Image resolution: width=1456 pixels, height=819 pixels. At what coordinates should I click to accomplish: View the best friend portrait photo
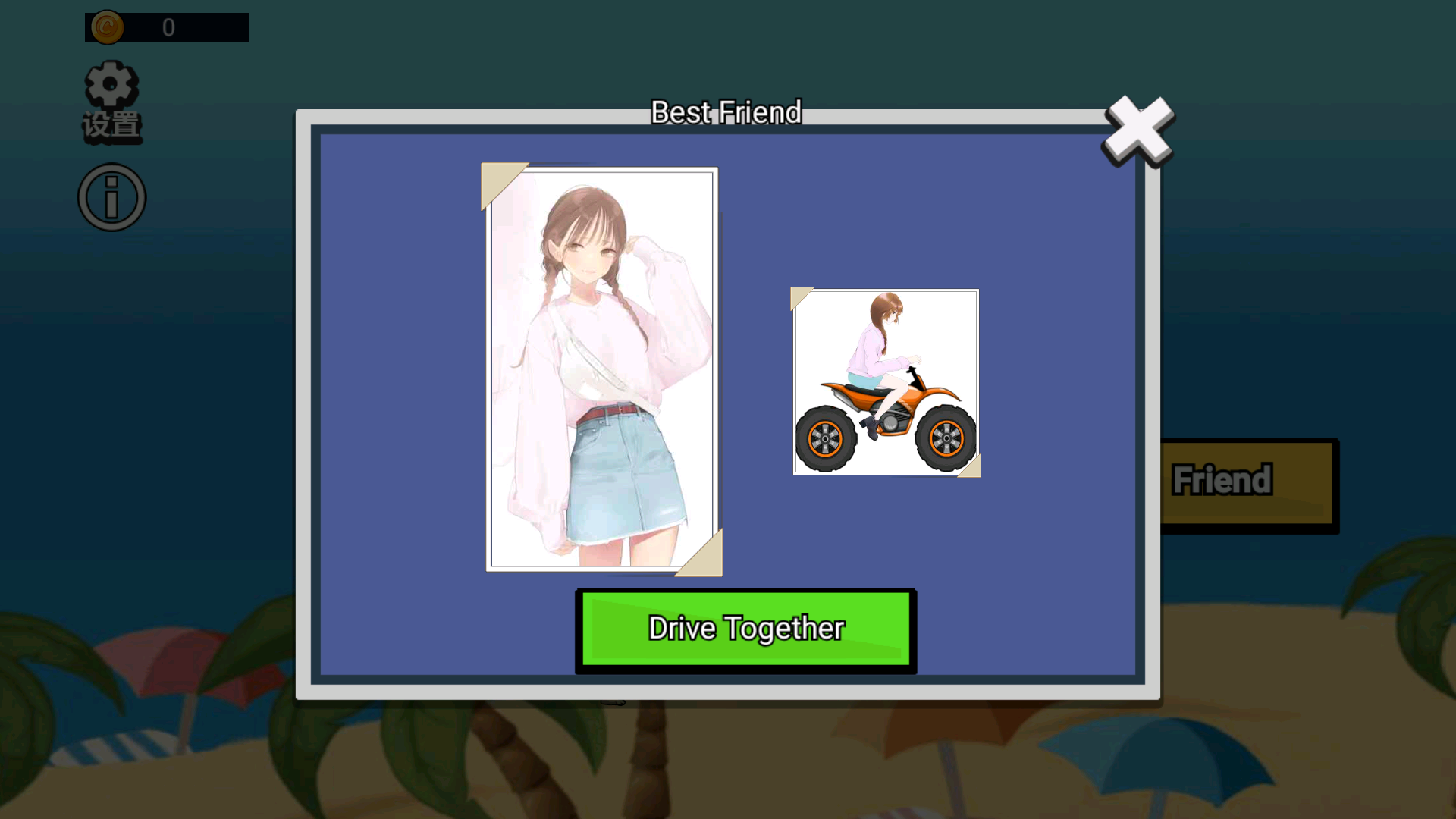(x=601, y=364)
